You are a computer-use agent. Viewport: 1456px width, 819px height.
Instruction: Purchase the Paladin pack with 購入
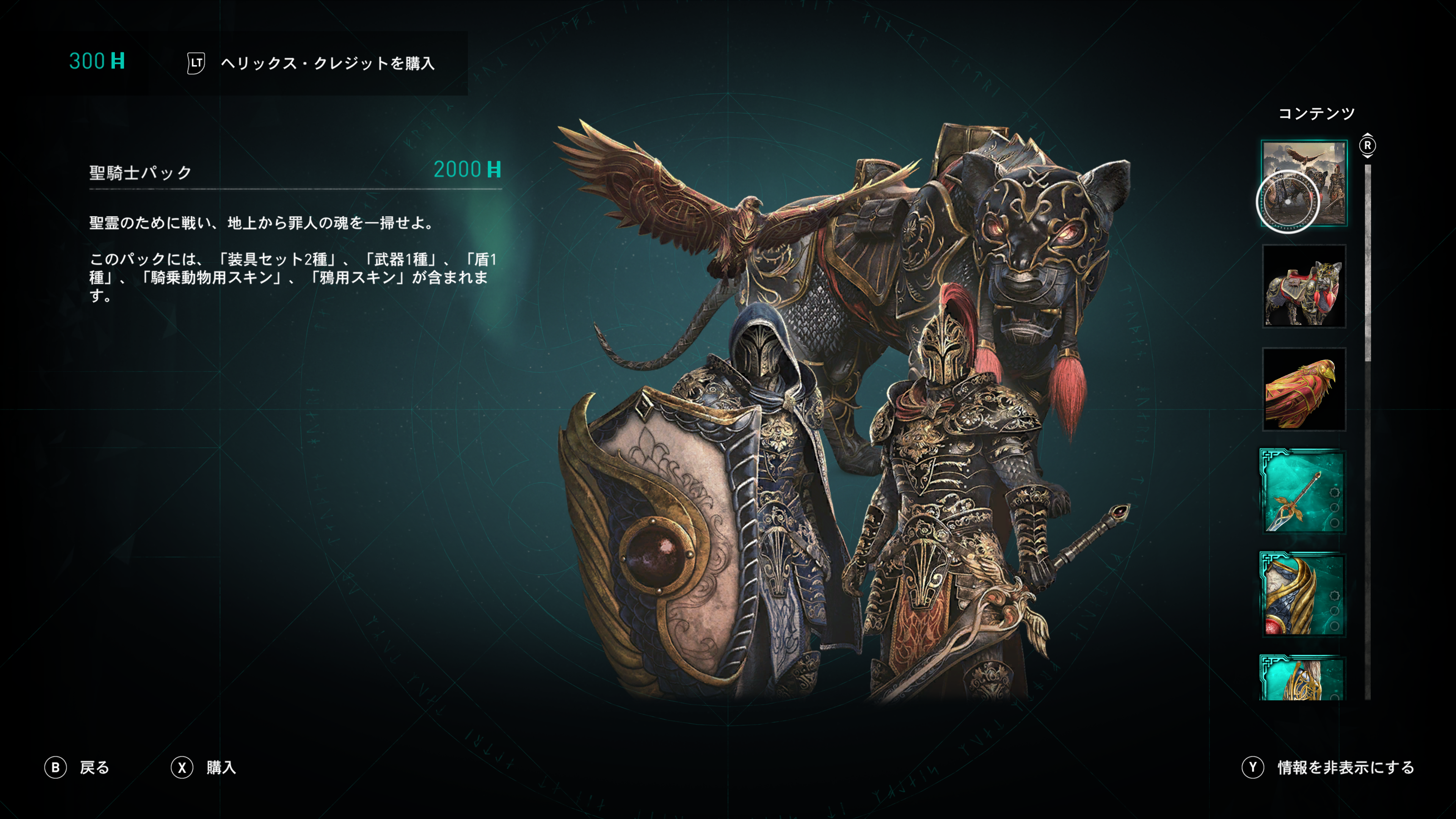click(x=204, y=767)
